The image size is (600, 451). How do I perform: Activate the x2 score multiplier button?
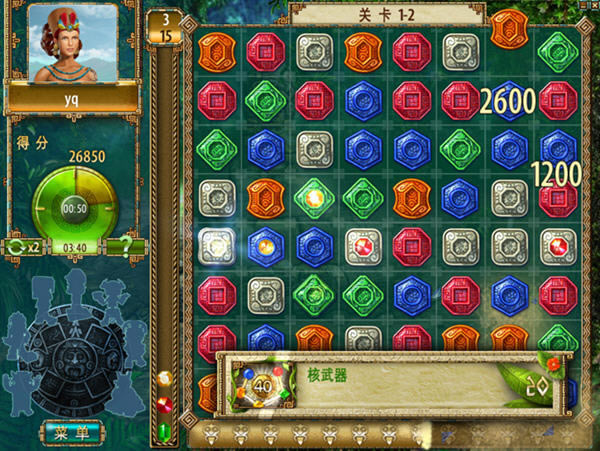tap(22, 245)
